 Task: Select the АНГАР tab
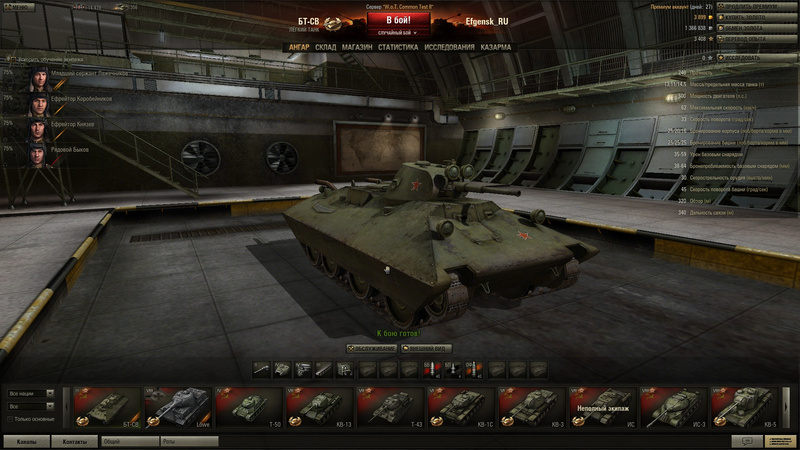298,47
